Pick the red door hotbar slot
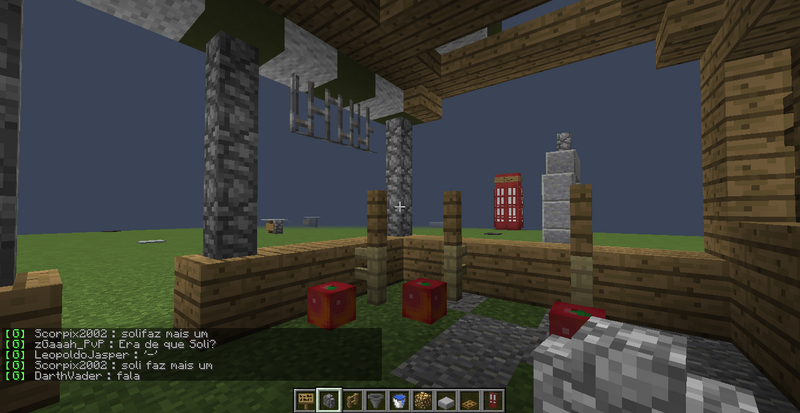Screen dimensions: 800x413 coord(493,400)
